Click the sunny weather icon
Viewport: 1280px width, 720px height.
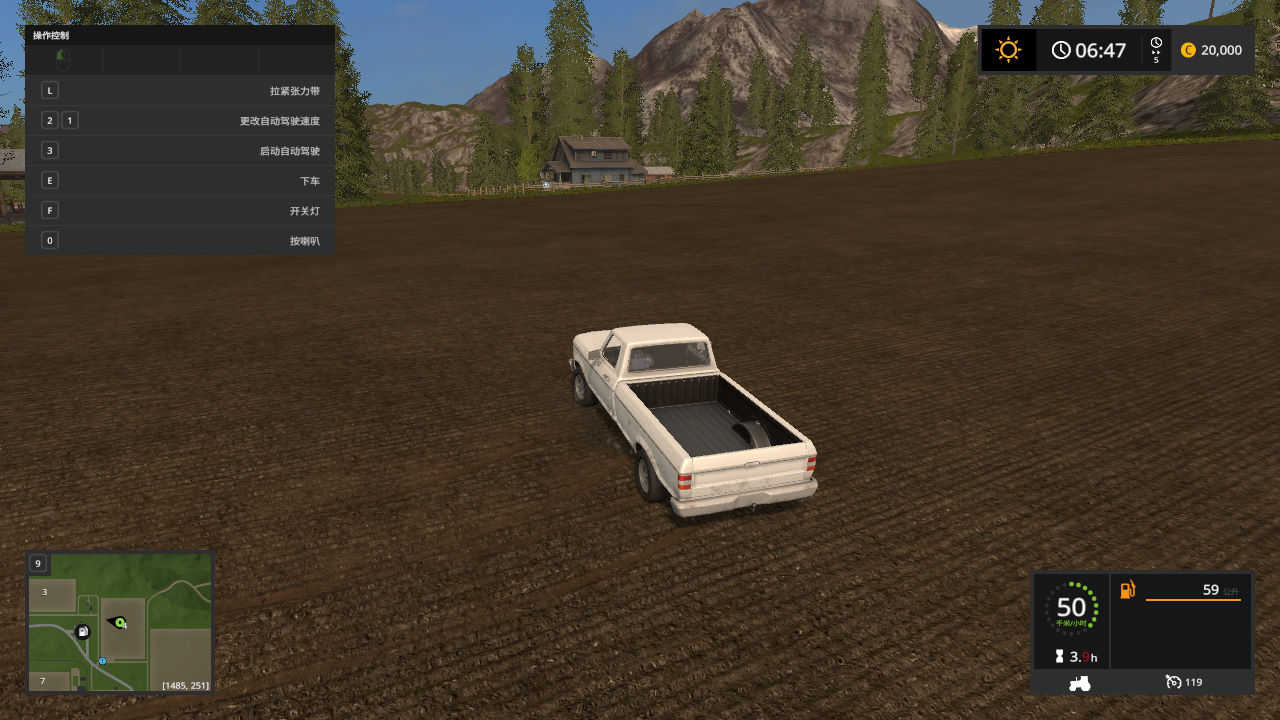click(1007, 50)
